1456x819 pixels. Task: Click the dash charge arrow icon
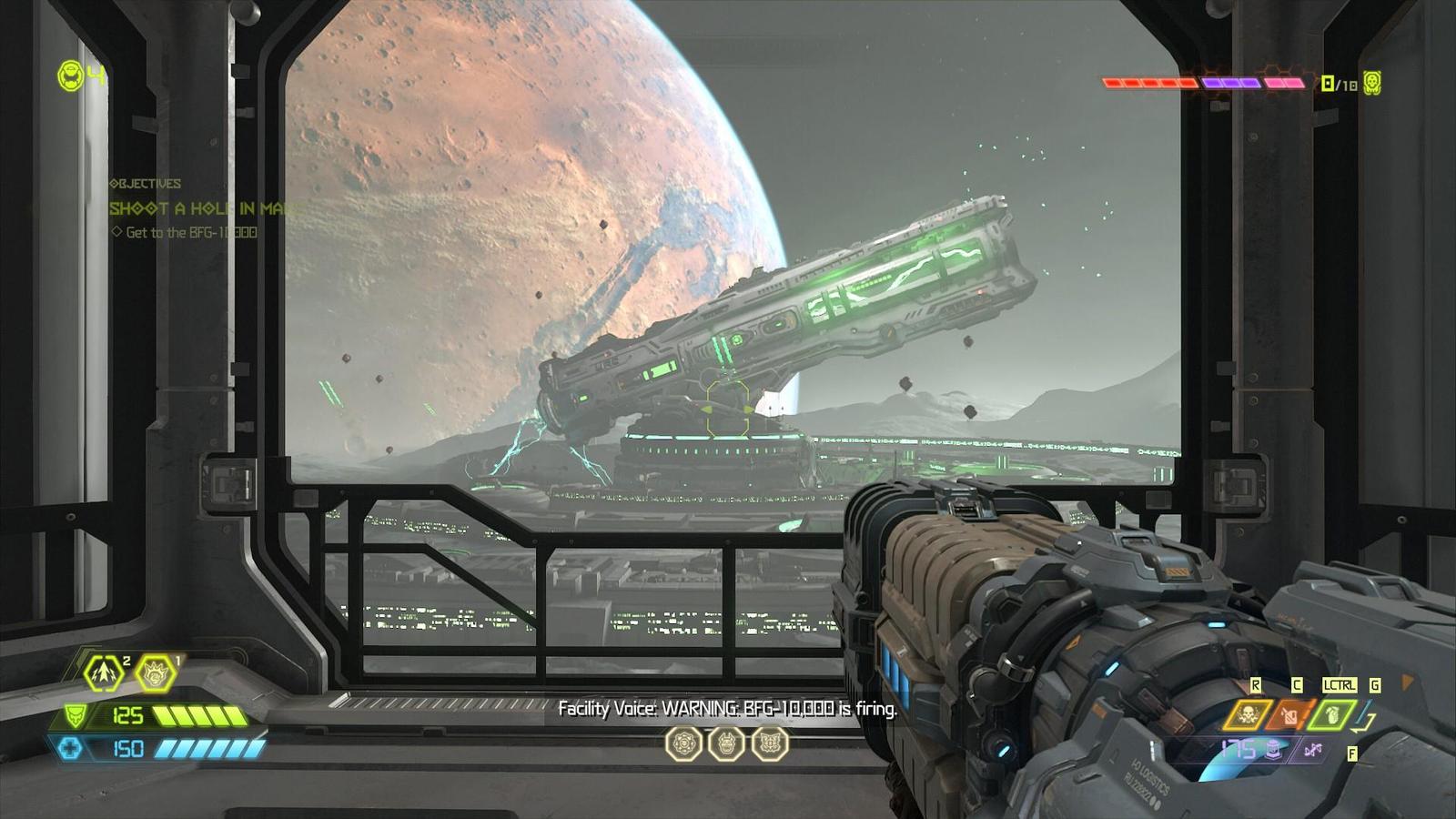coord(104,673)
